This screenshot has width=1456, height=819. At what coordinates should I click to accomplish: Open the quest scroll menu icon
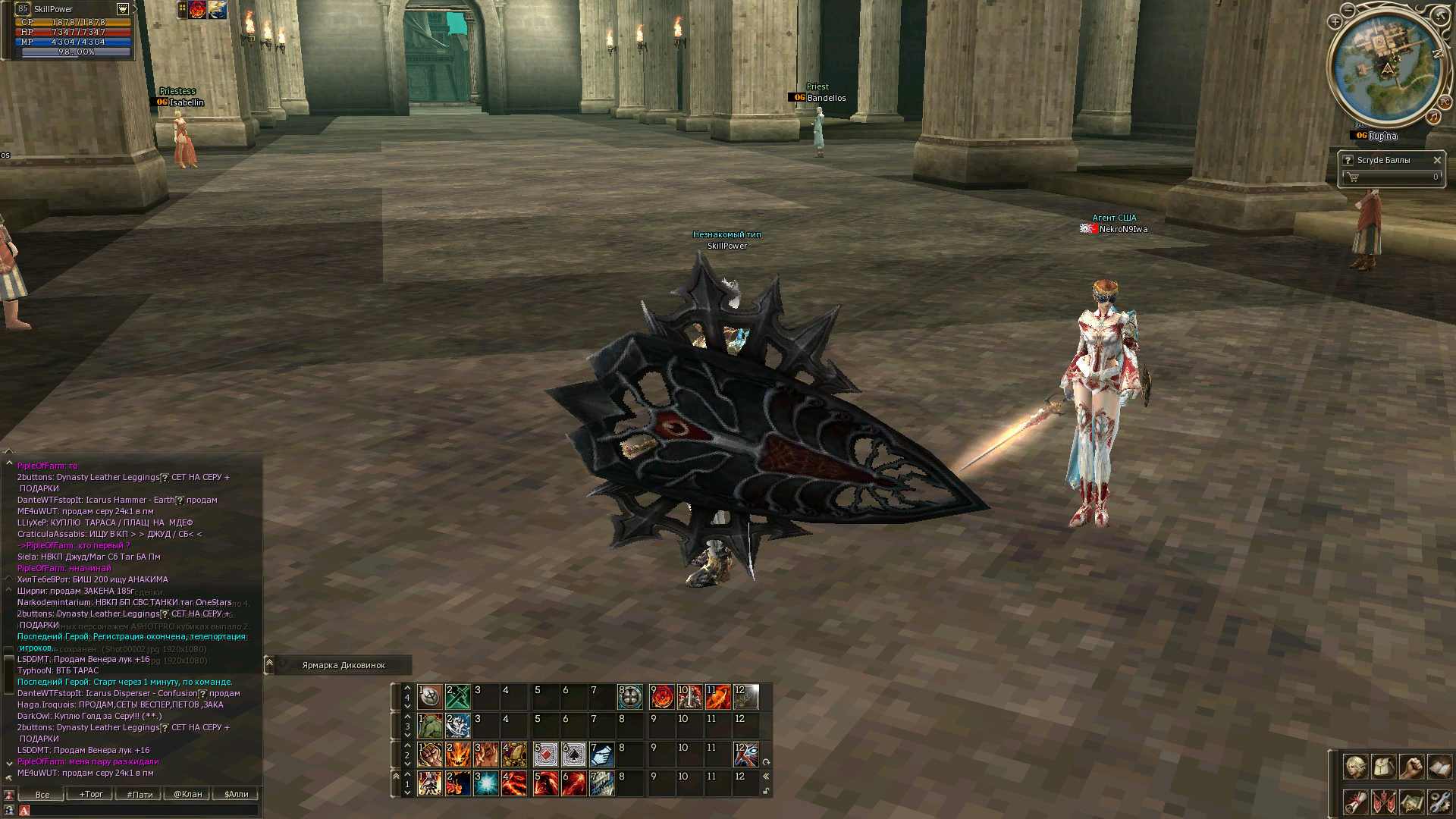[1355, 802]
